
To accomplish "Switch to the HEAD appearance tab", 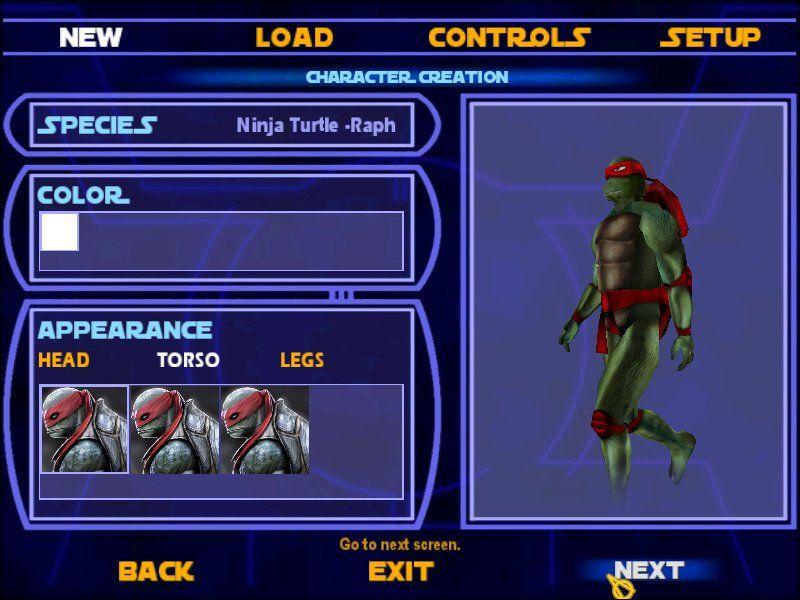I will pyautogui.click(x=64, y=360).
